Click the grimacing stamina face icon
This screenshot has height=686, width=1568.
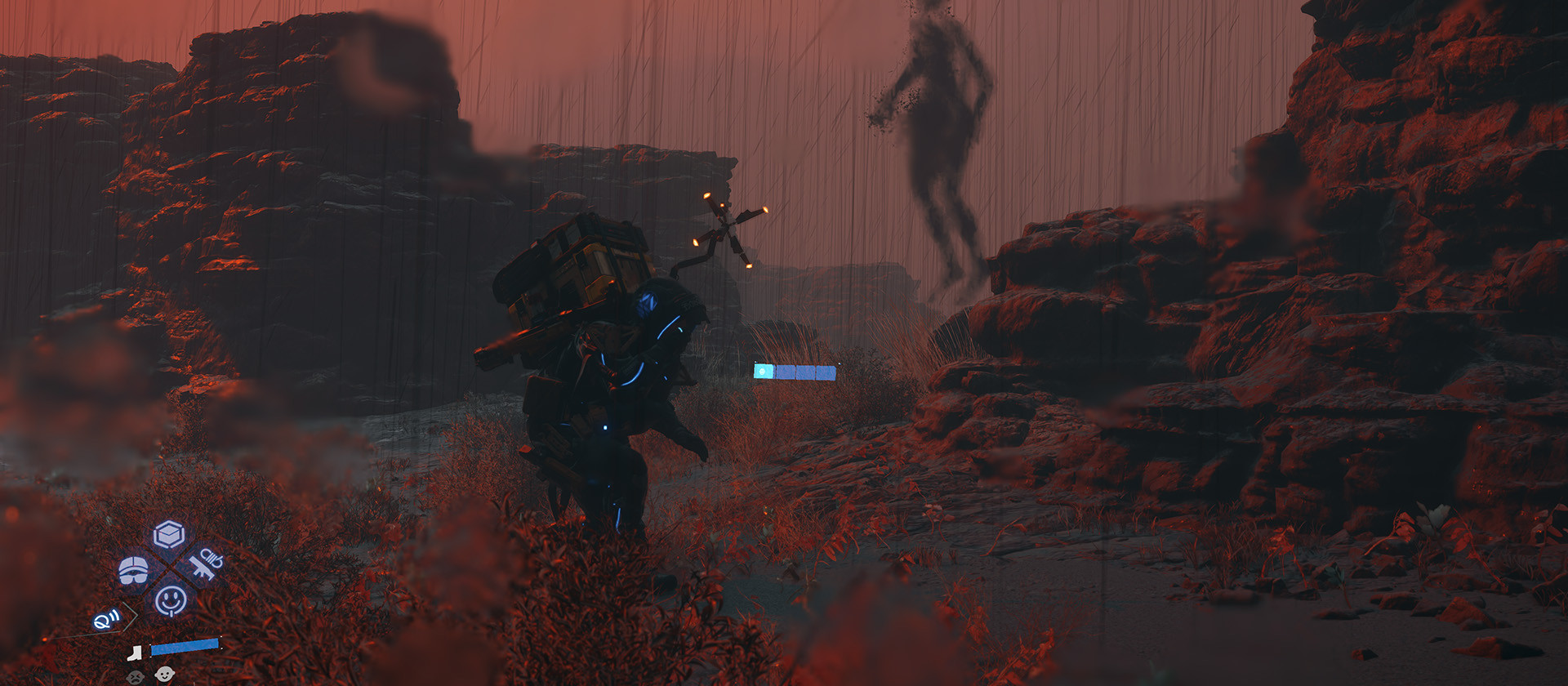click(x=136, y=675)
